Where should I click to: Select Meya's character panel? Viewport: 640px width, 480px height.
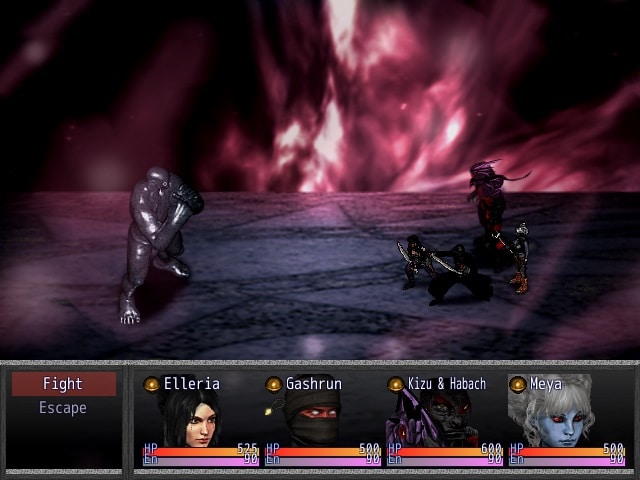(x=566, y=420)
